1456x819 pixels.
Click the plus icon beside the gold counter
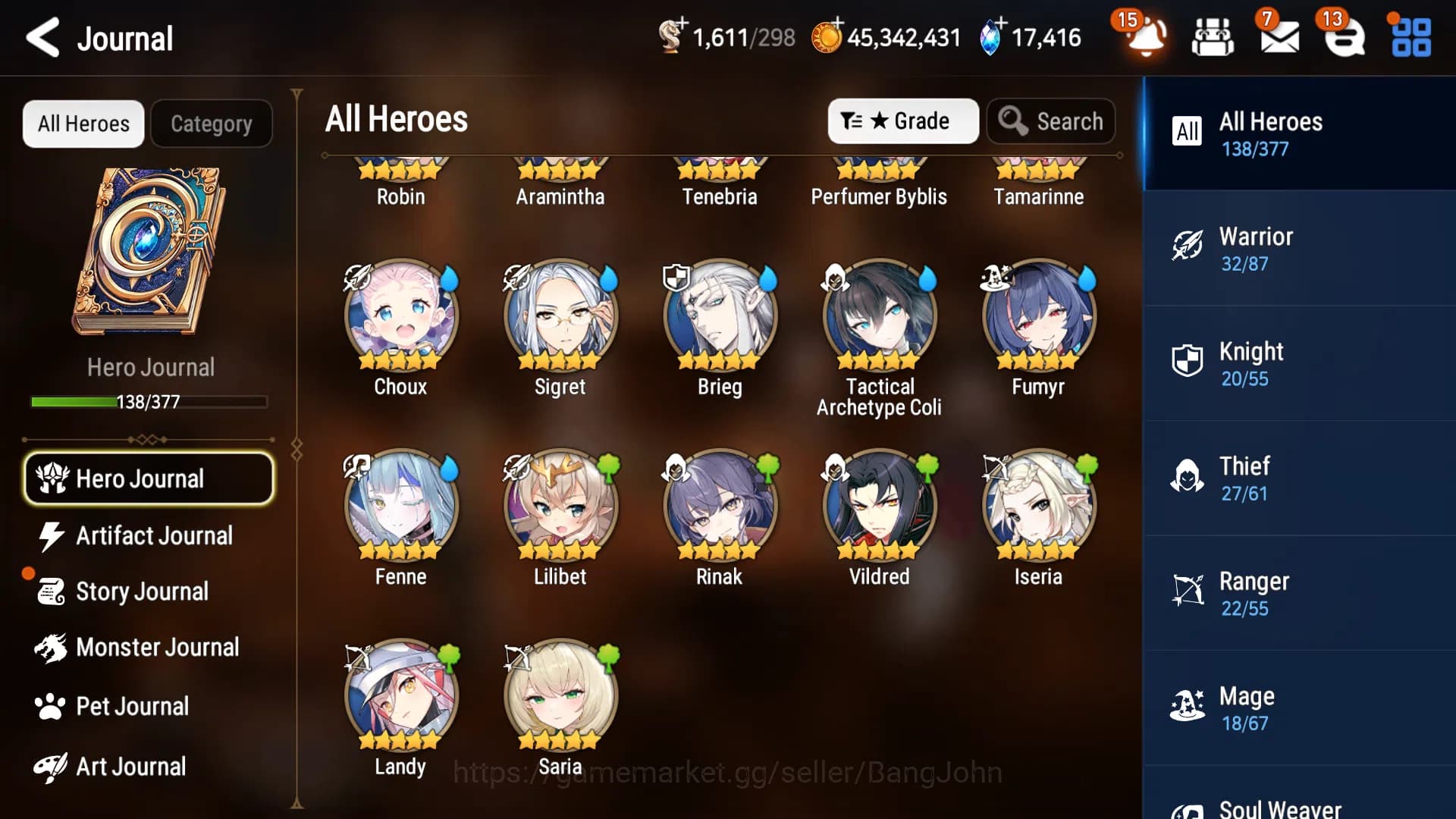(x=839, y=24)
